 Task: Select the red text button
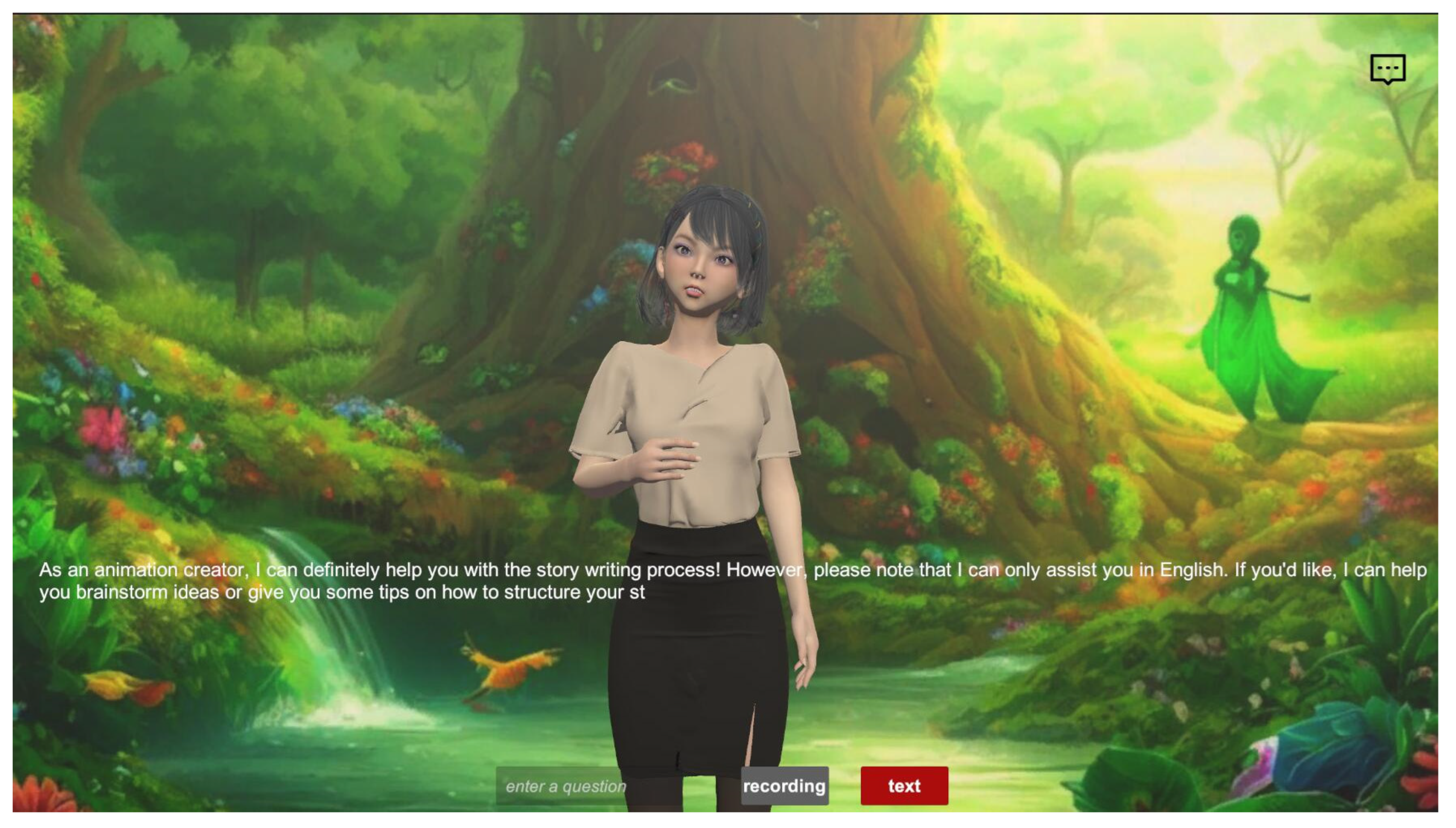904,786
